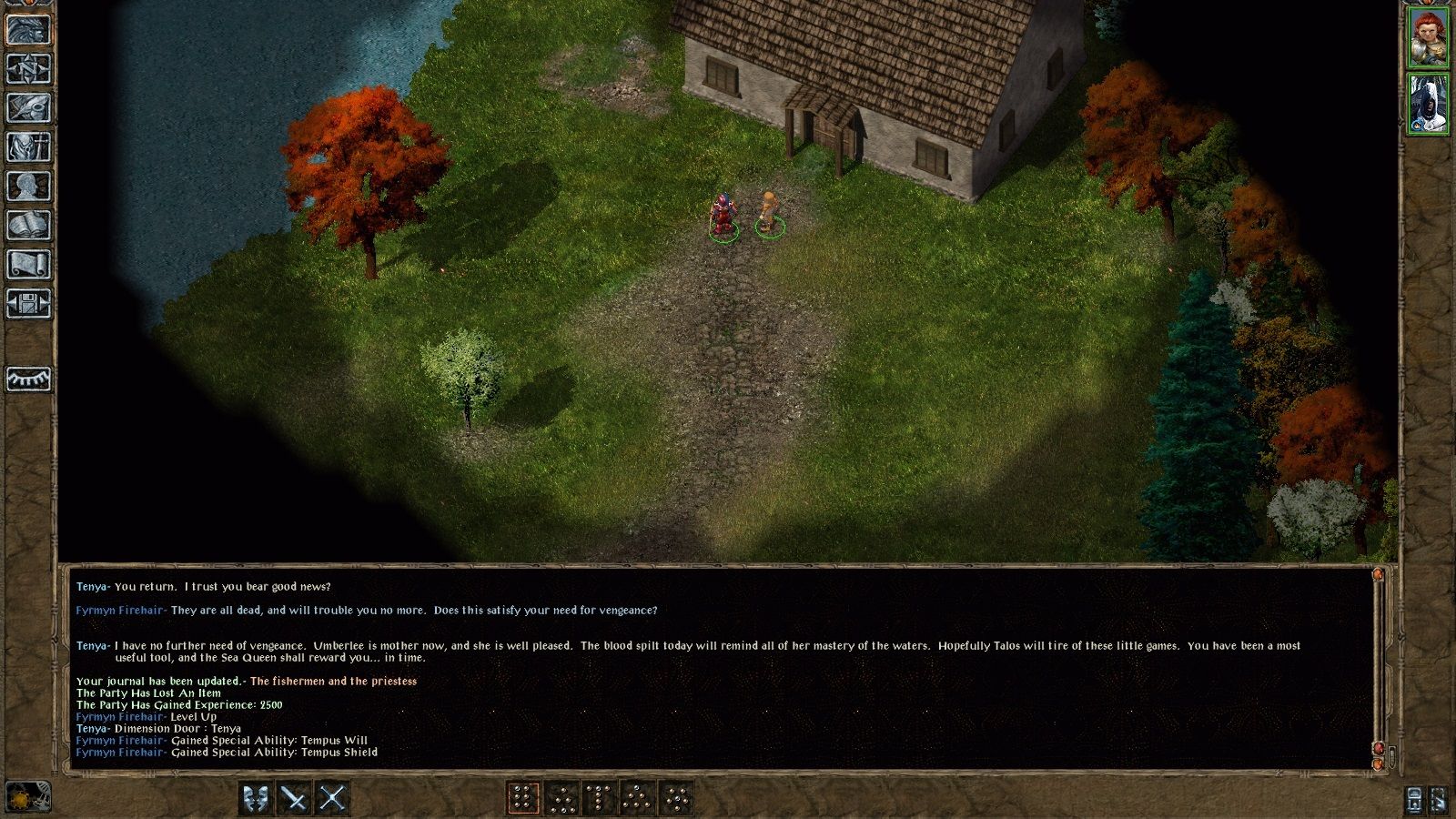Screen dimensions: 1456x819
Task: Initiate dialogue with the two-faces button
Action: click(x=257, y=798)
